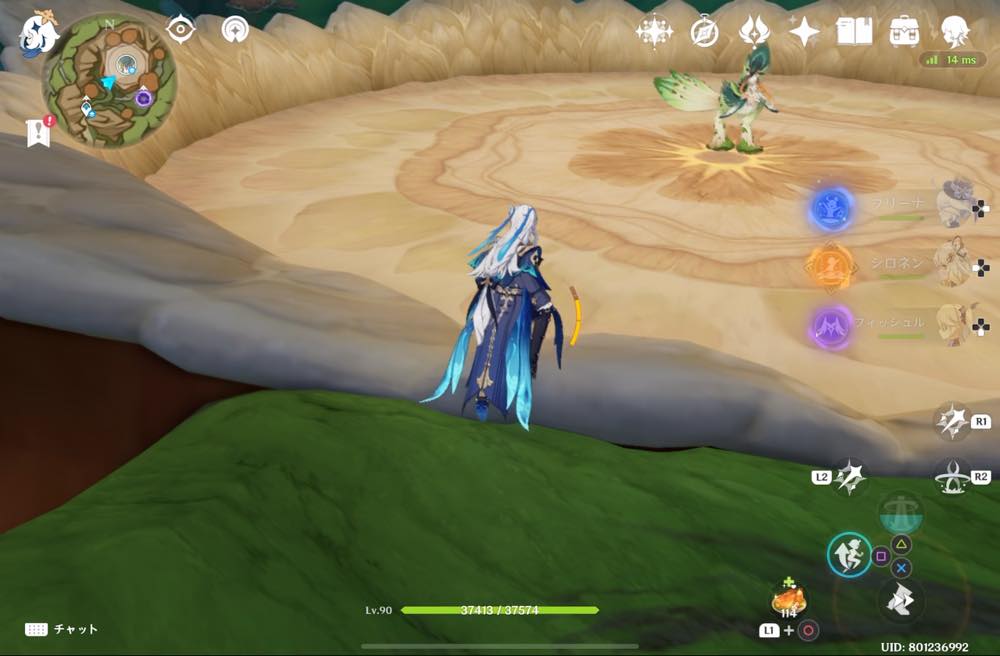Open the compass events icon

coord(704,32)
